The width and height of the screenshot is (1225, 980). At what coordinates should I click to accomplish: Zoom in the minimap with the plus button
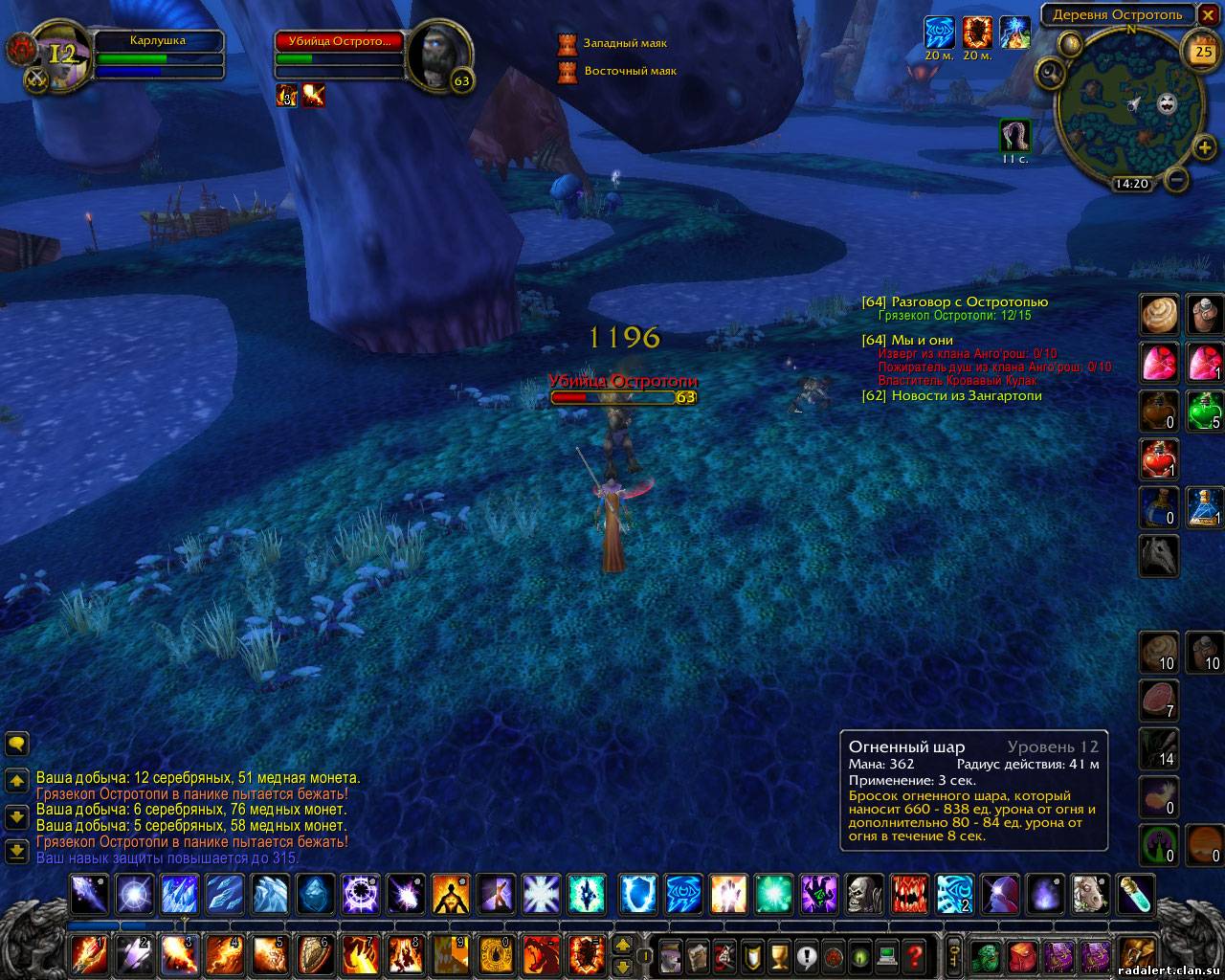click(1204, 147)
